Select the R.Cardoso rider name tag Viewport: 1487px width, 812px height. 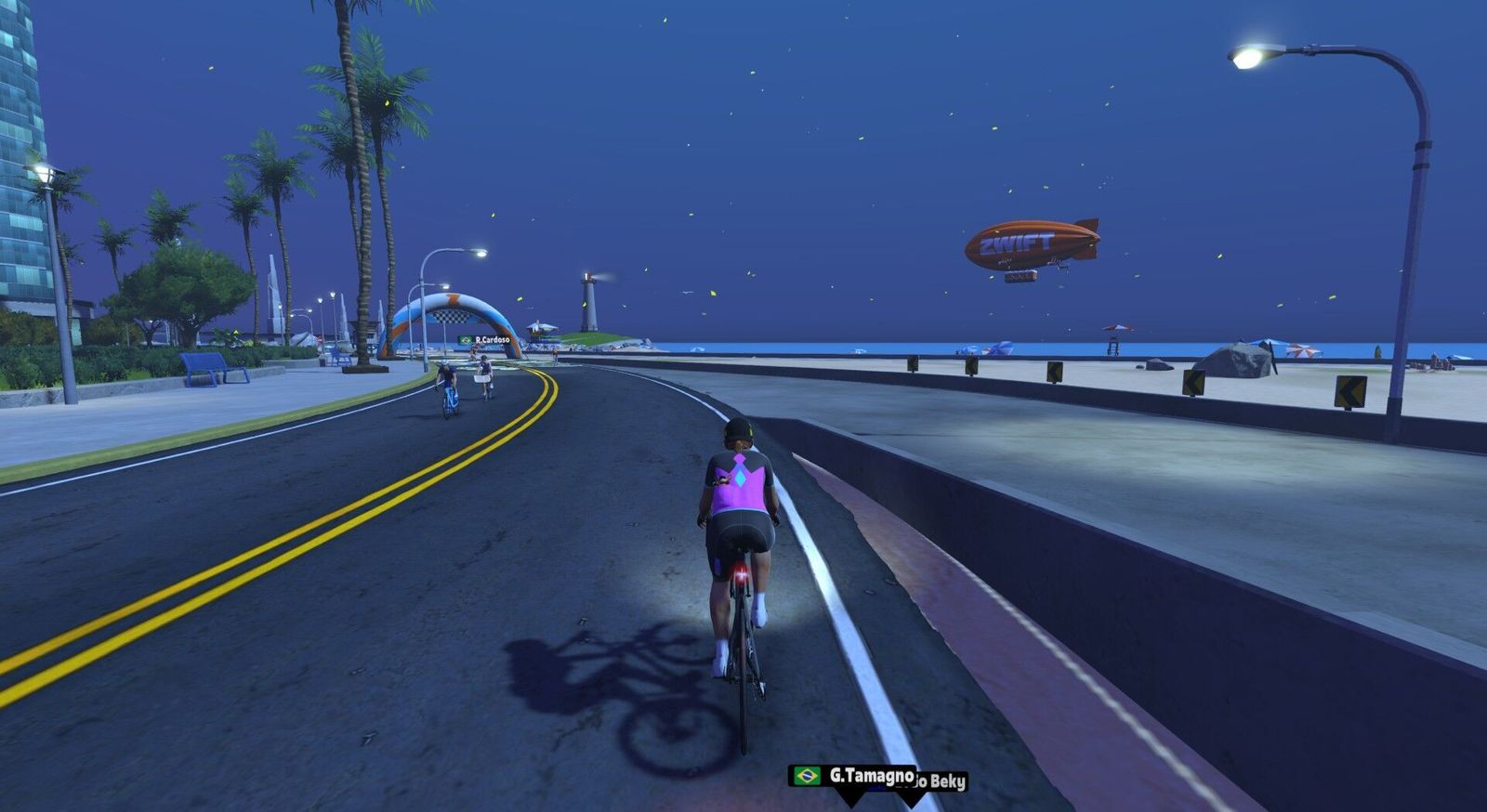[x=485, y=340]
